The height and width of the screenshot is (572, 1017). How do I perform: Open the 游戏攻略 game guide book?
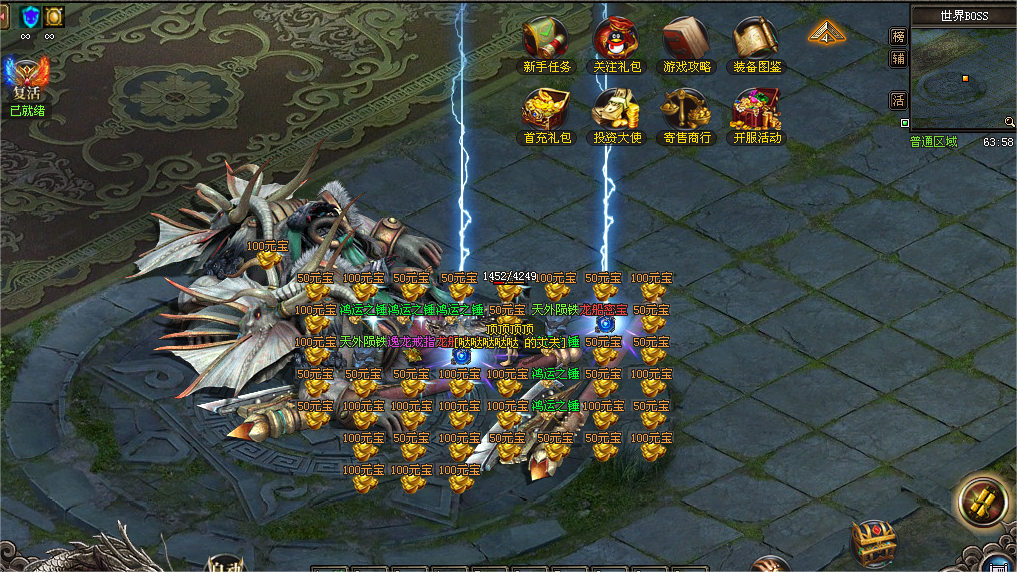tap(687, 40)
